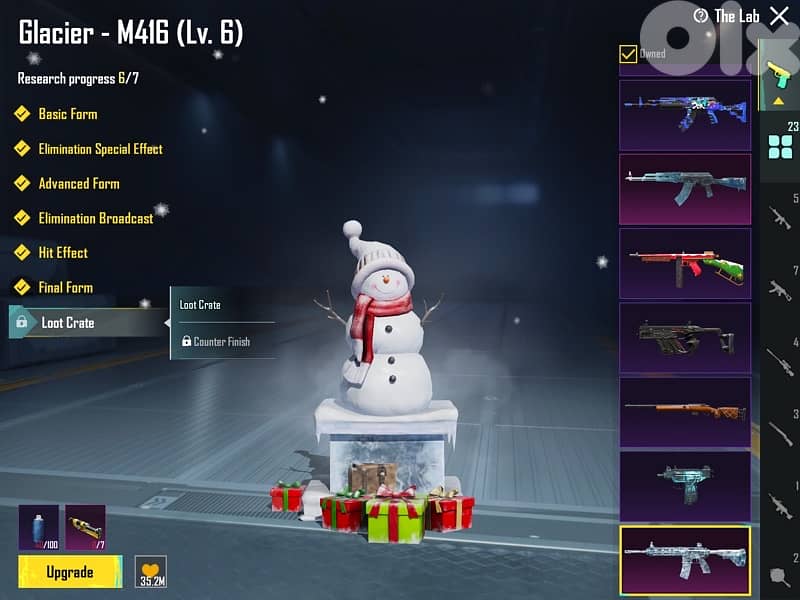Viewport: 800px width, 600px height.
Task: Select the black Vector SMG skin
Action: 685,337
